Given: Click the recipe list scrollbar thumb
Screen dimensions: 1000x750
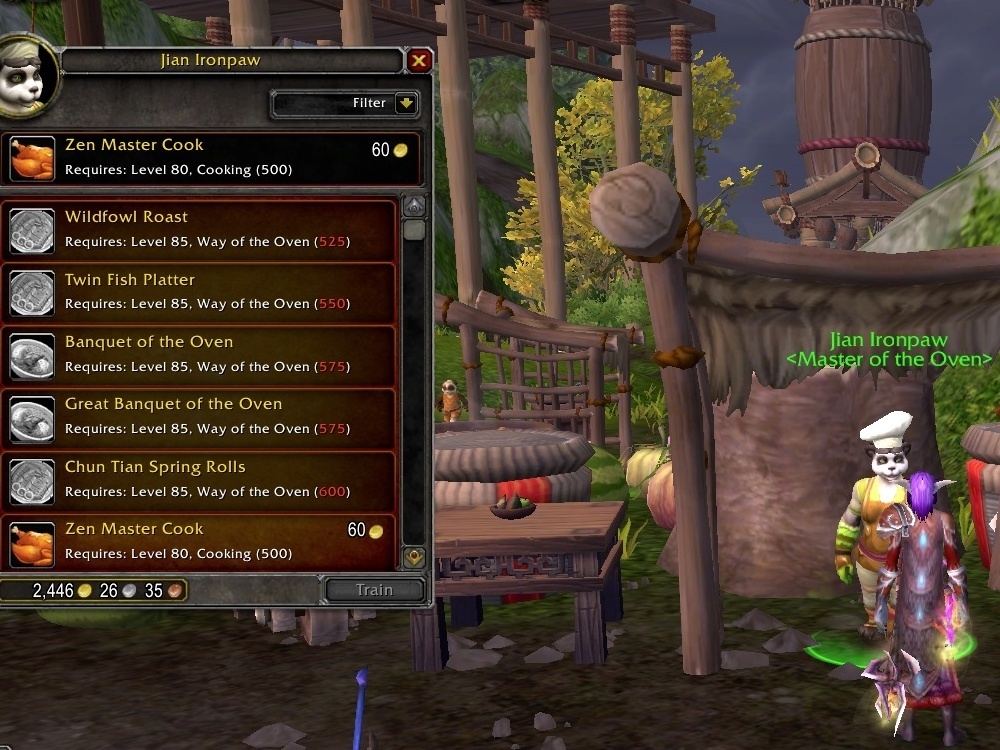Looking at the screenshot, I should (x=414, y=231).
